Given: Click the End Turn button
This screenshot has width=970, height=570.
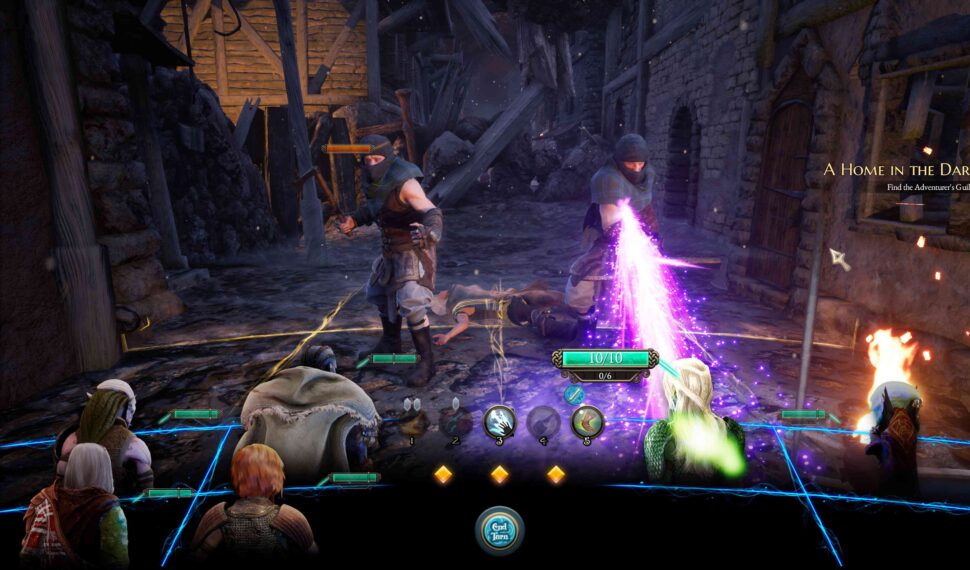Looking at the screenshot, I should tap(499, 531).
